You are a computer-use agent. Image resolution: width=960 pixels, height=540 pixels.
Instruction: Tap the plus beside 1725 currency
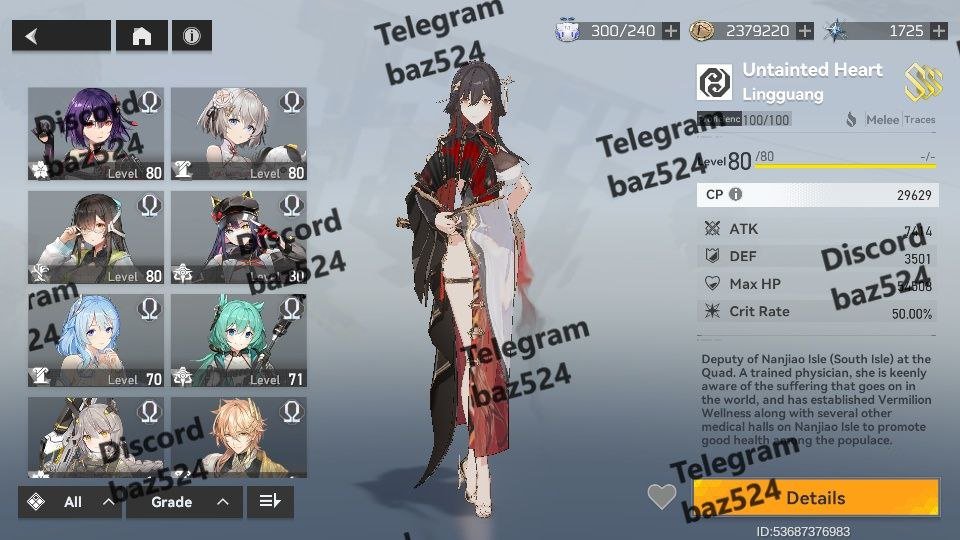tap(938, 31)
